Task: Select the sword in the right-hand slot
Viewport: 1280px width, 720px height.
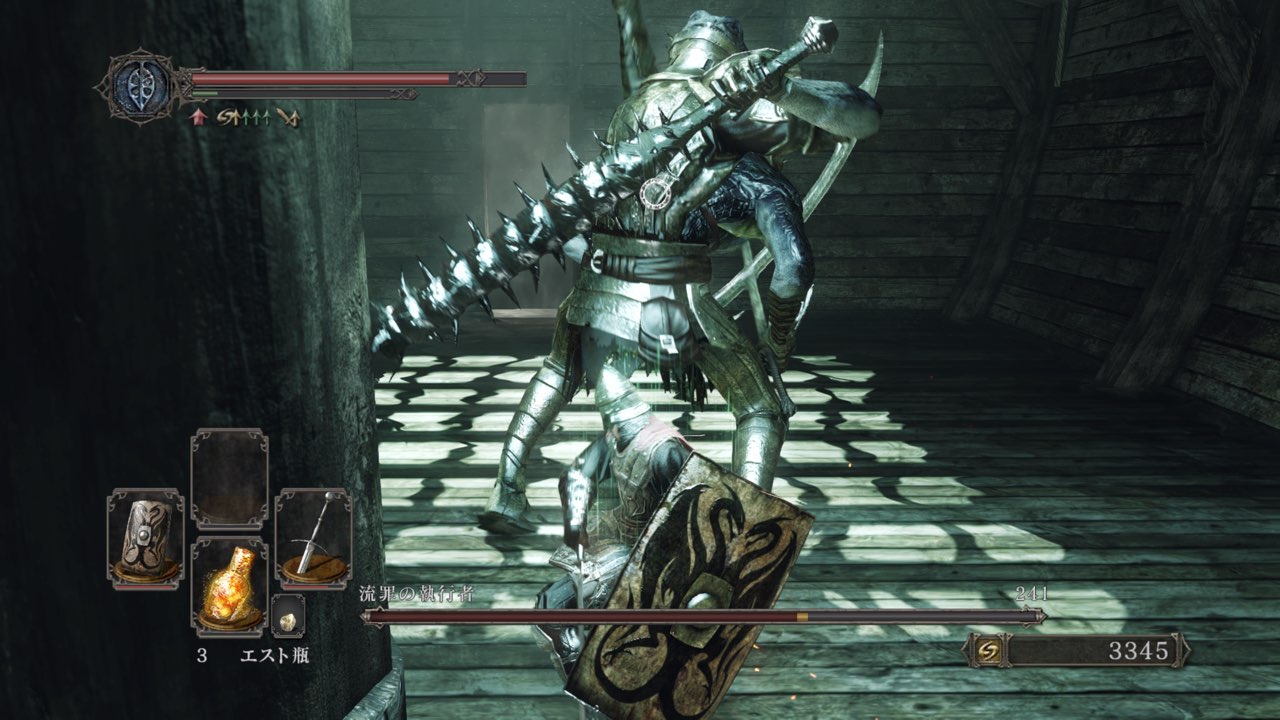Action: tap(313, 538)
